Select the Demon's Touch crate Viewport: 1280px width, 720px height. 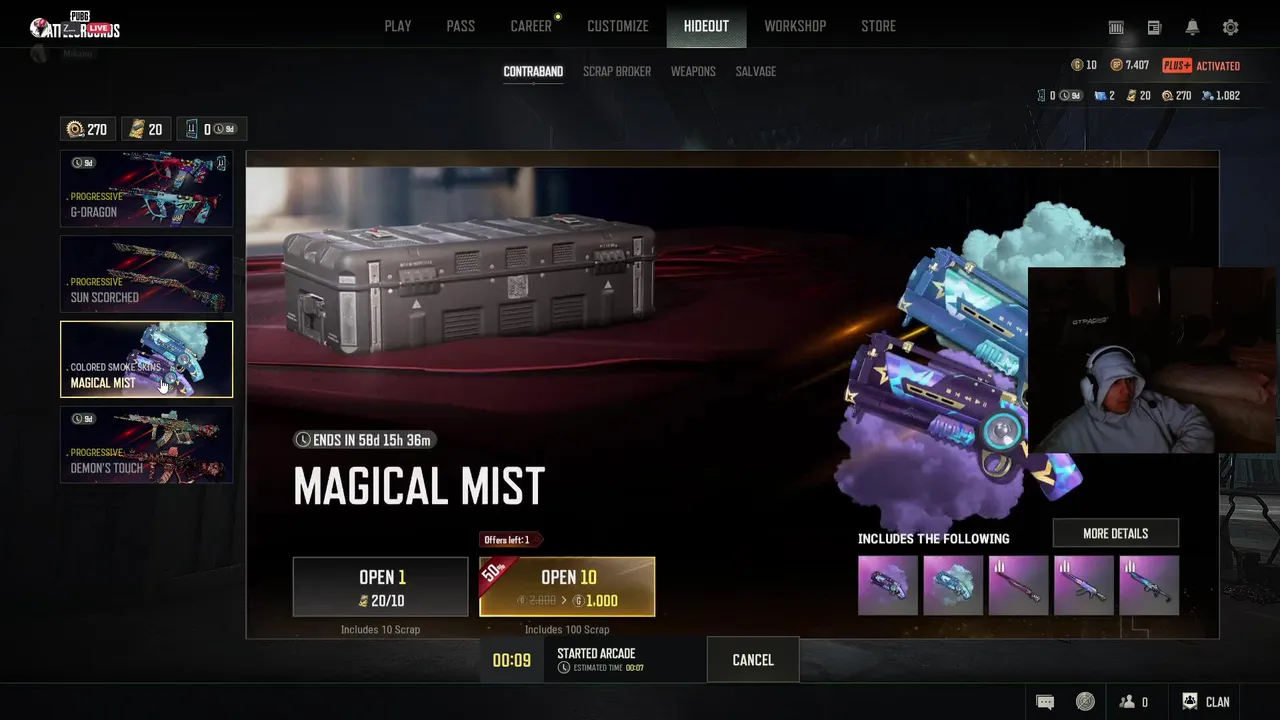click(x=146, y=445)
